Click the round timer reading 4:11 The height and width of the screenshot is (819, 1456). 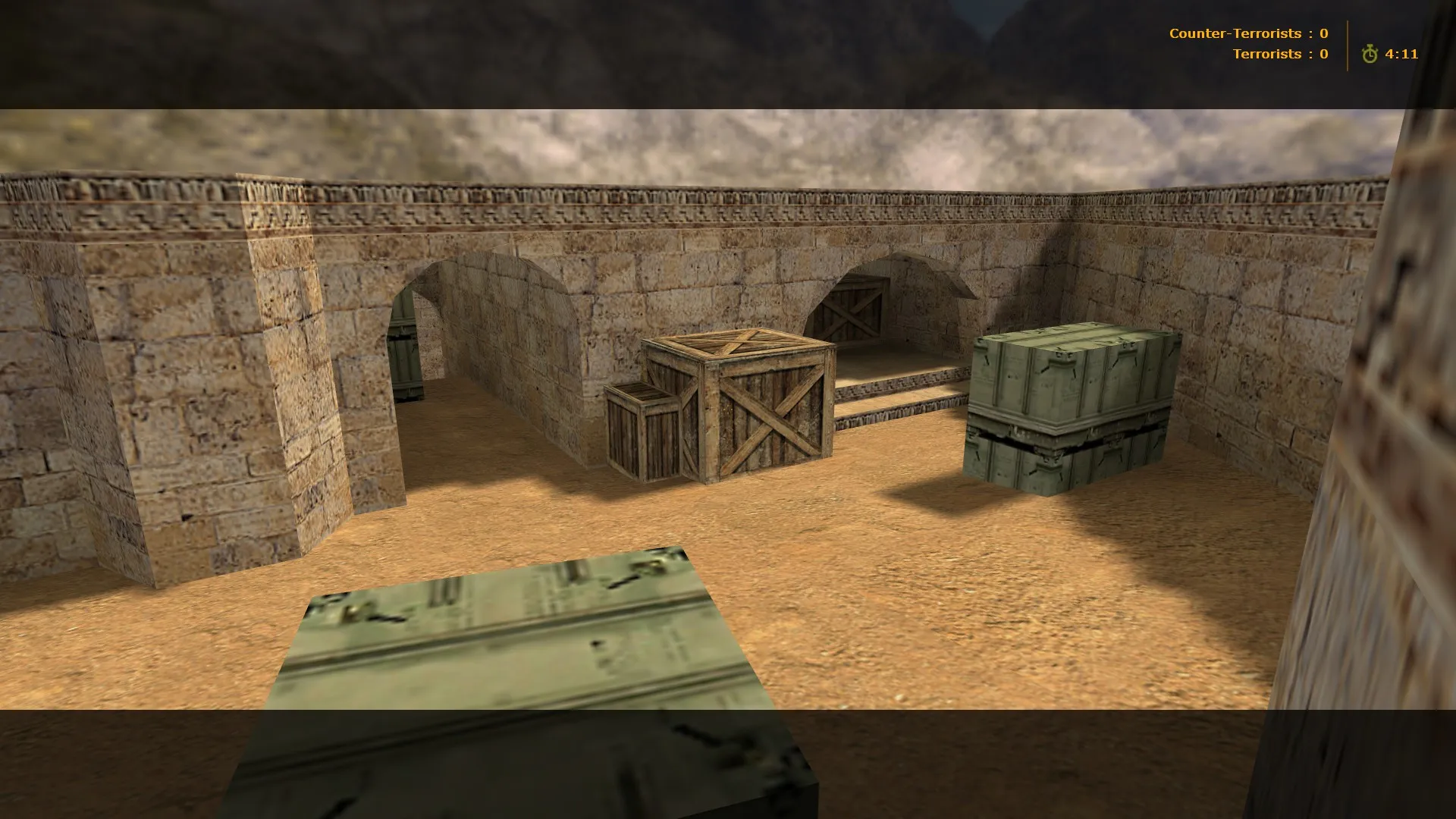(1400, 54)
